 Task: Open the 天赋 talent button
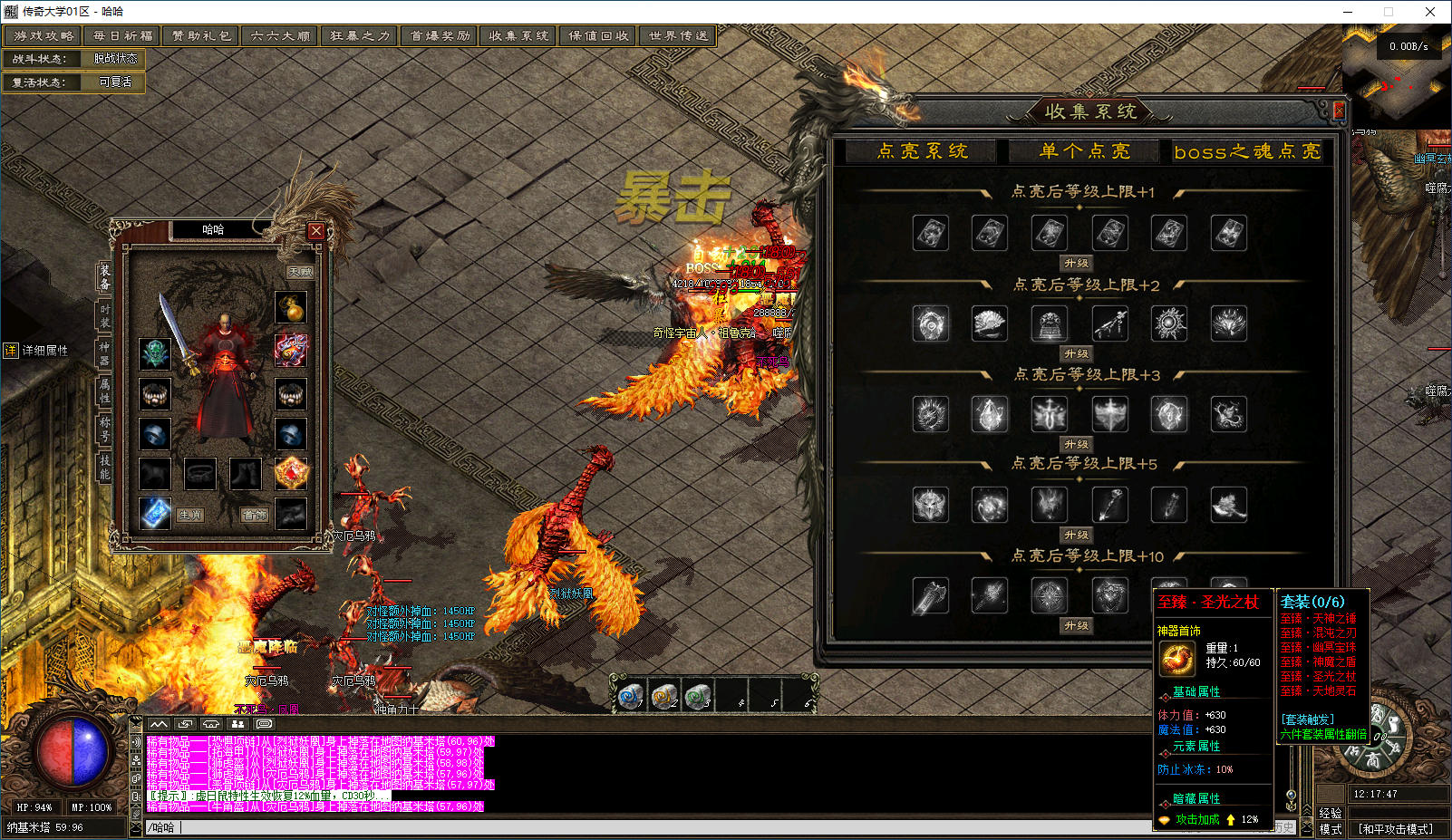(300, 272)
